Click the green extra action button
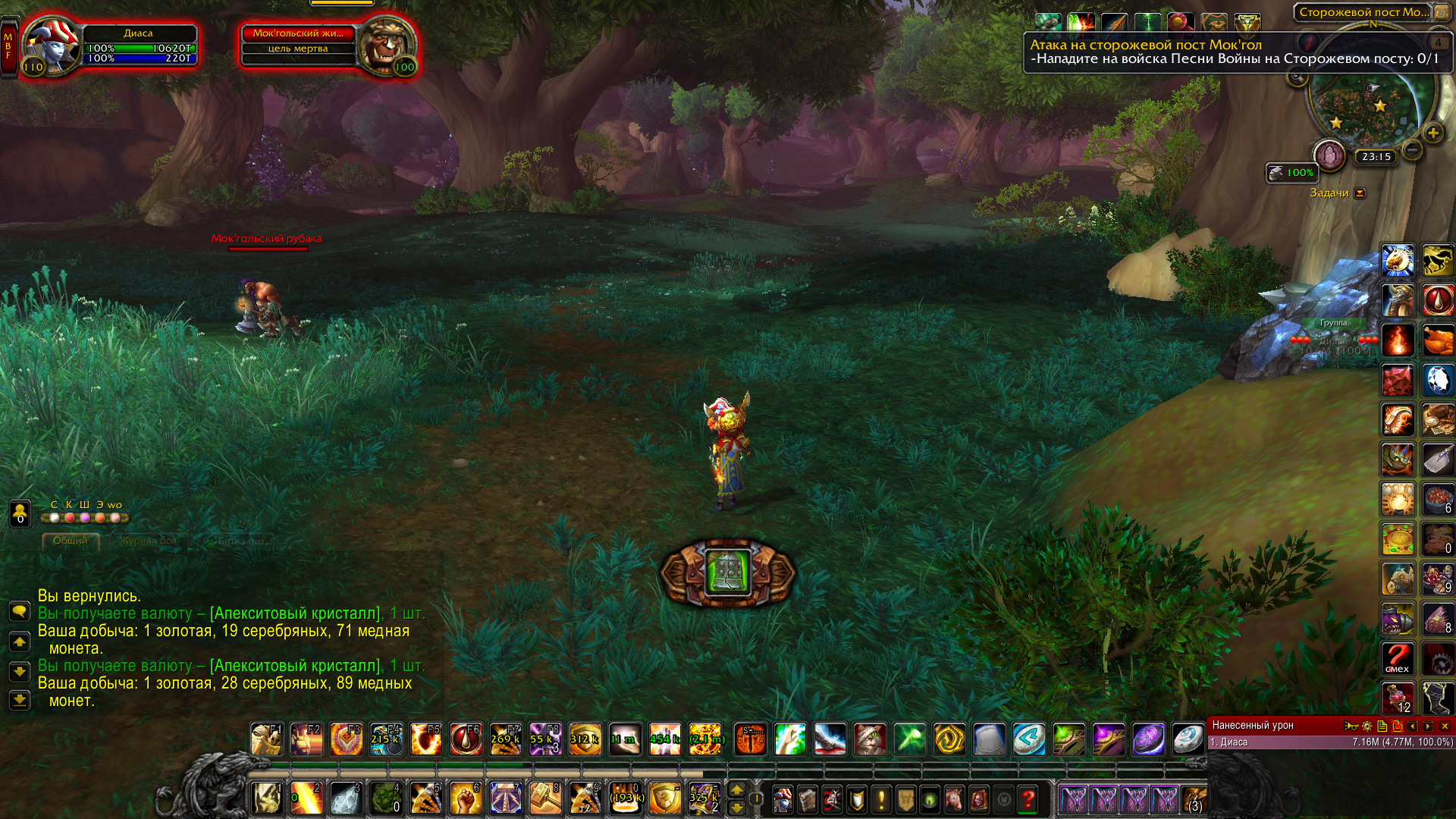The width and height of the screenshot is (1456, 819). click(728, 573)
